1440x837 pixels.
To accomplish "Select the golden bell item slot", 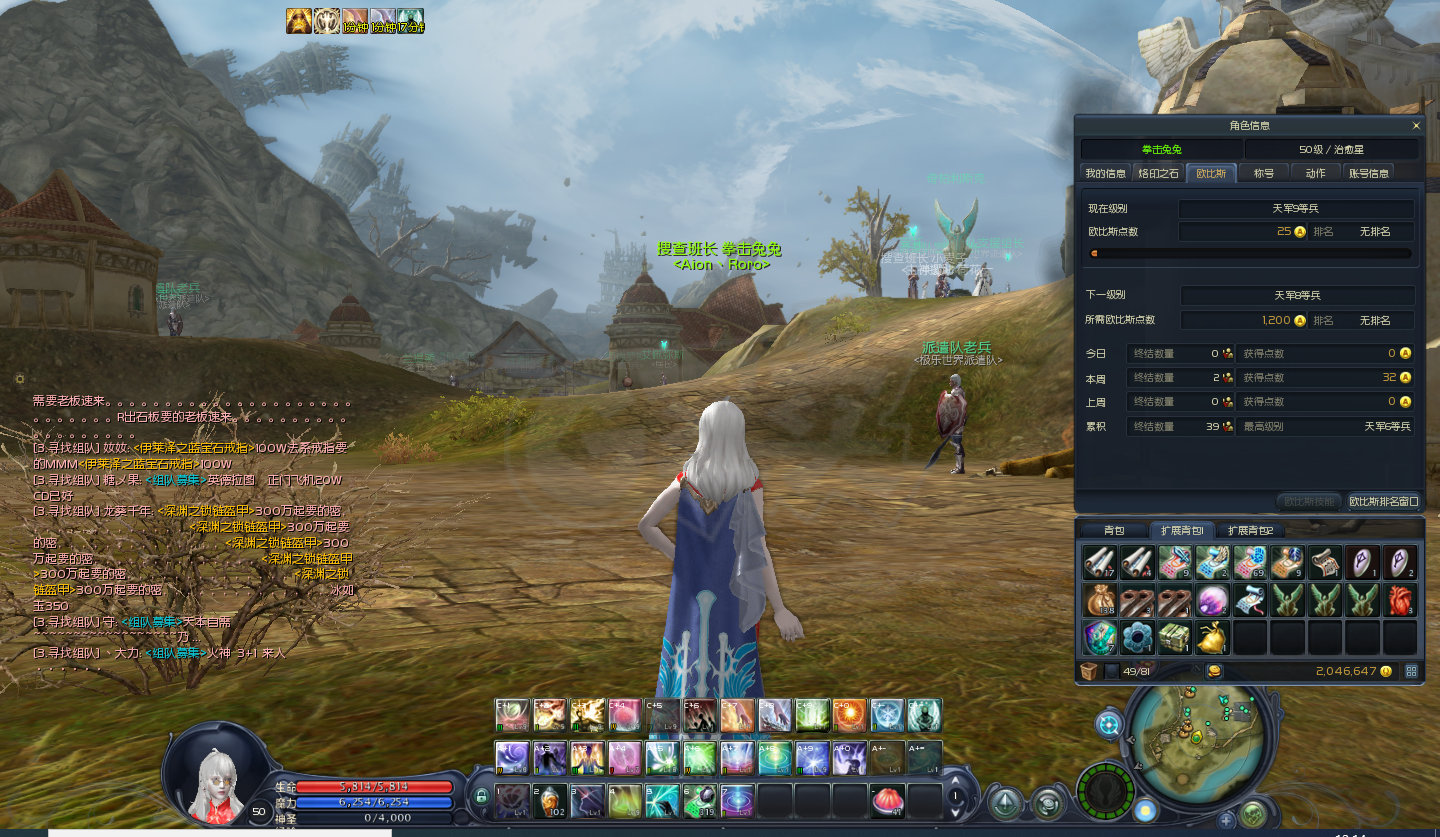I will click(1212, 637).
